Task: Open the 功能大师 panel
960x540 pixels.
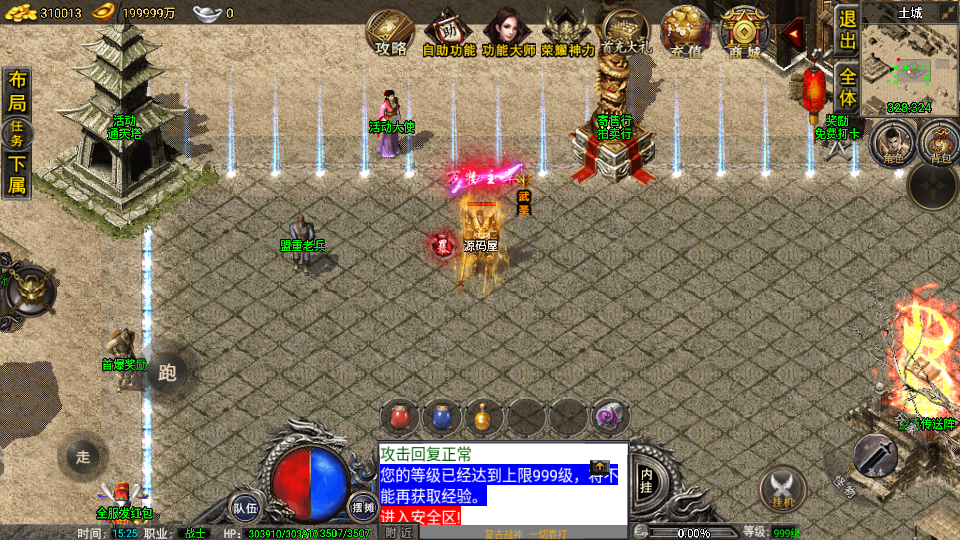Action: (509, 32)
